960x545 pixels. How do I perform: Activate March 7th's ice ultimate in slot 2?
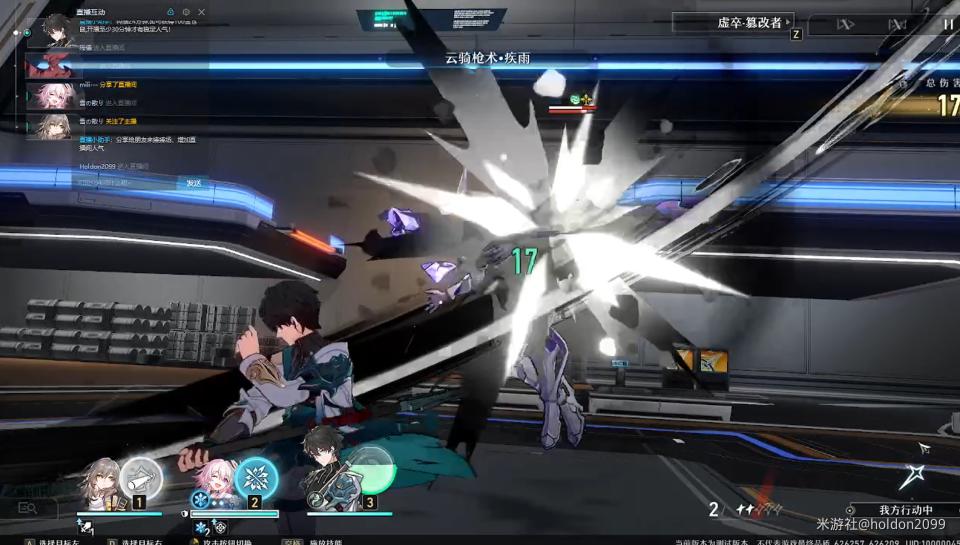[x=257, y=477]
